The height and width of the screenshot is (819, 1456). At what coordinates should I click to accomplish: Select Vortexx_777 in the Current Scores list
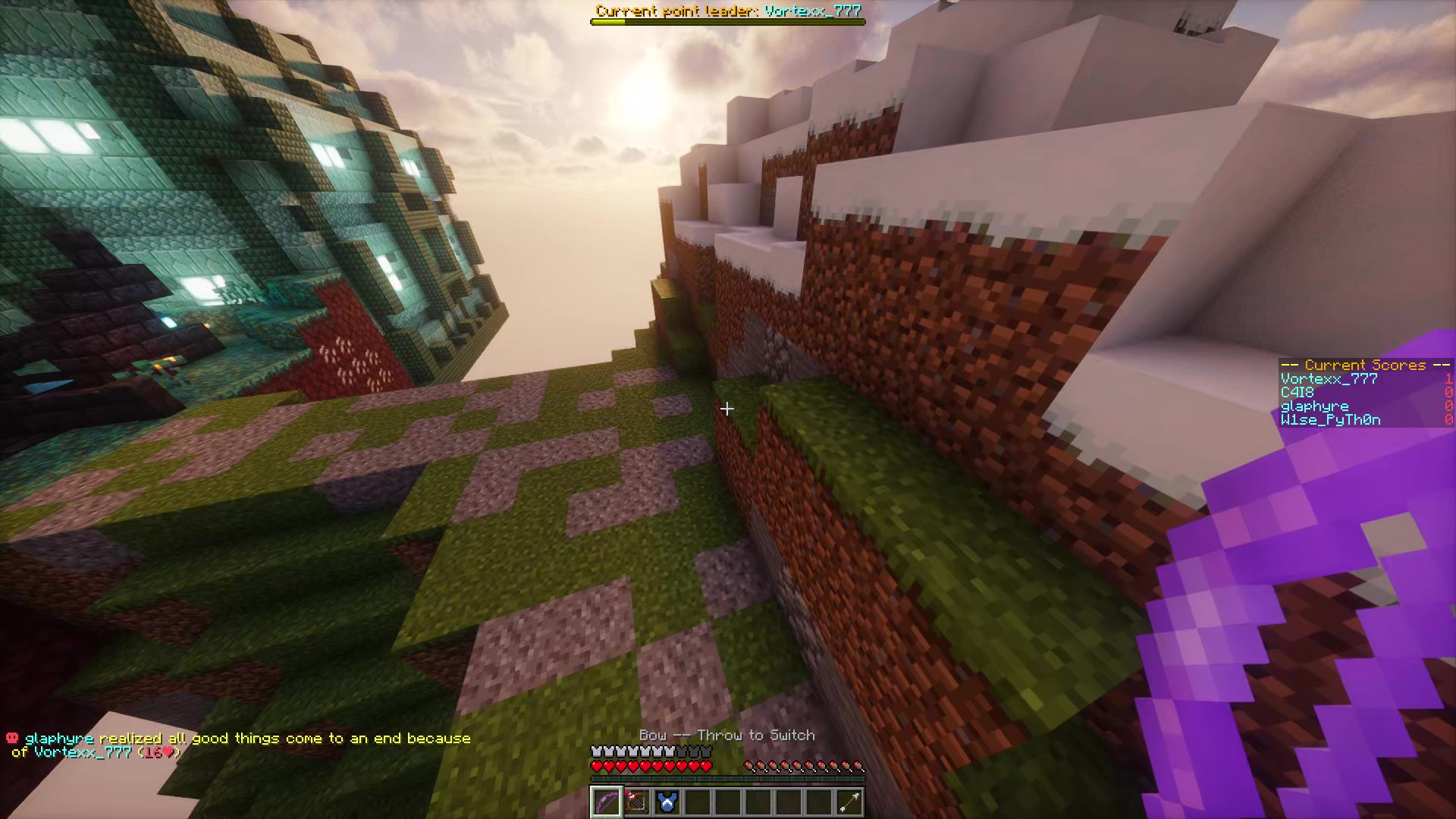[x=1328, y=378]
